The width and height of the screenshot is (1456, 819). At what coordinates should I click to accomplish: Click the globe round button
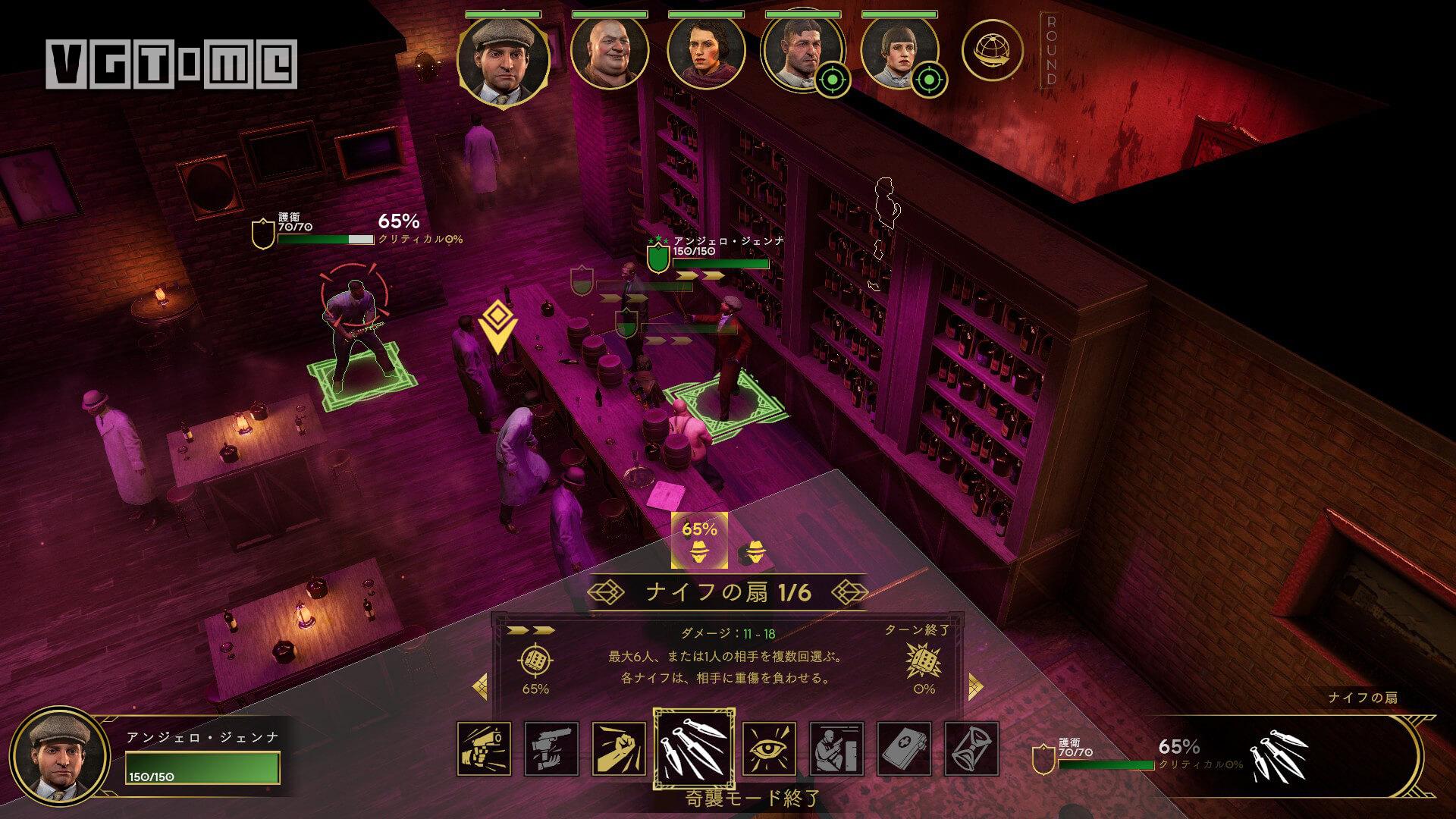(x=991, y=51)
